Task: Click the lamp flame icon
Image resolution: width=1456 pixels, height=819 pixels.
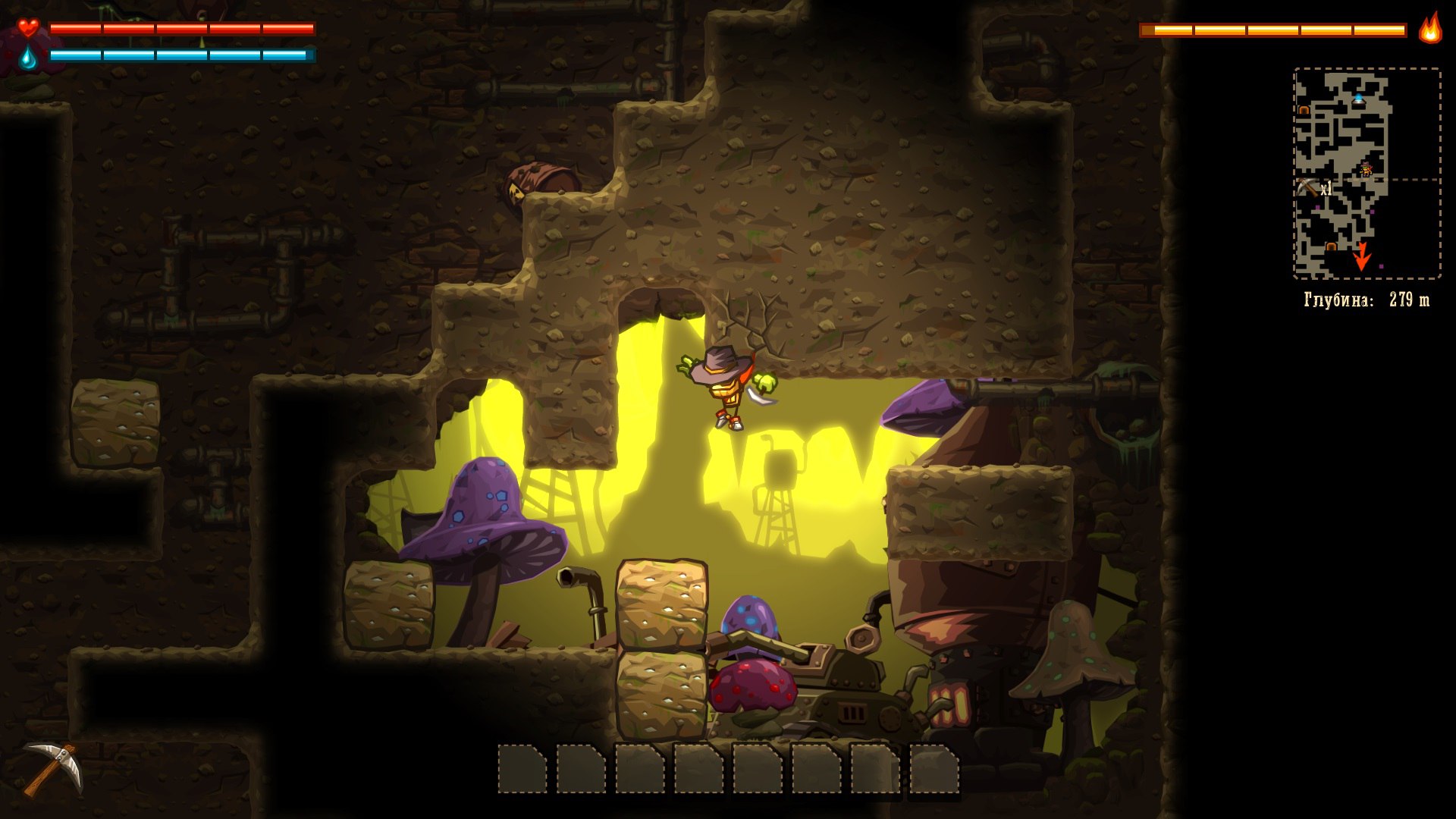Action: (1430, 29)
